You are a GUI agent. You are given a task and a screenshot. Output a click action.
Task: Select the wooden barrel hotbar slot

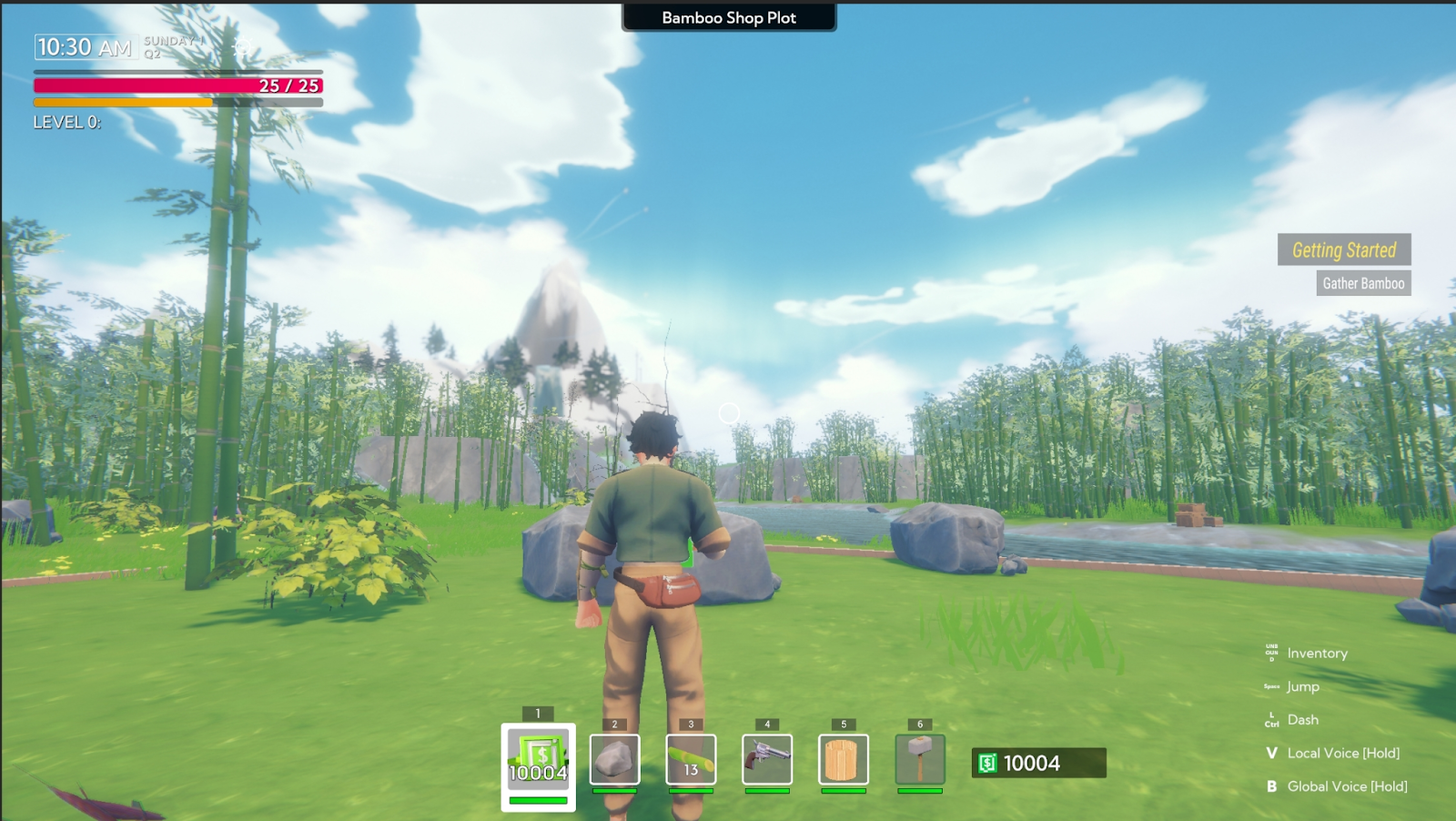[x=844, y=759]
